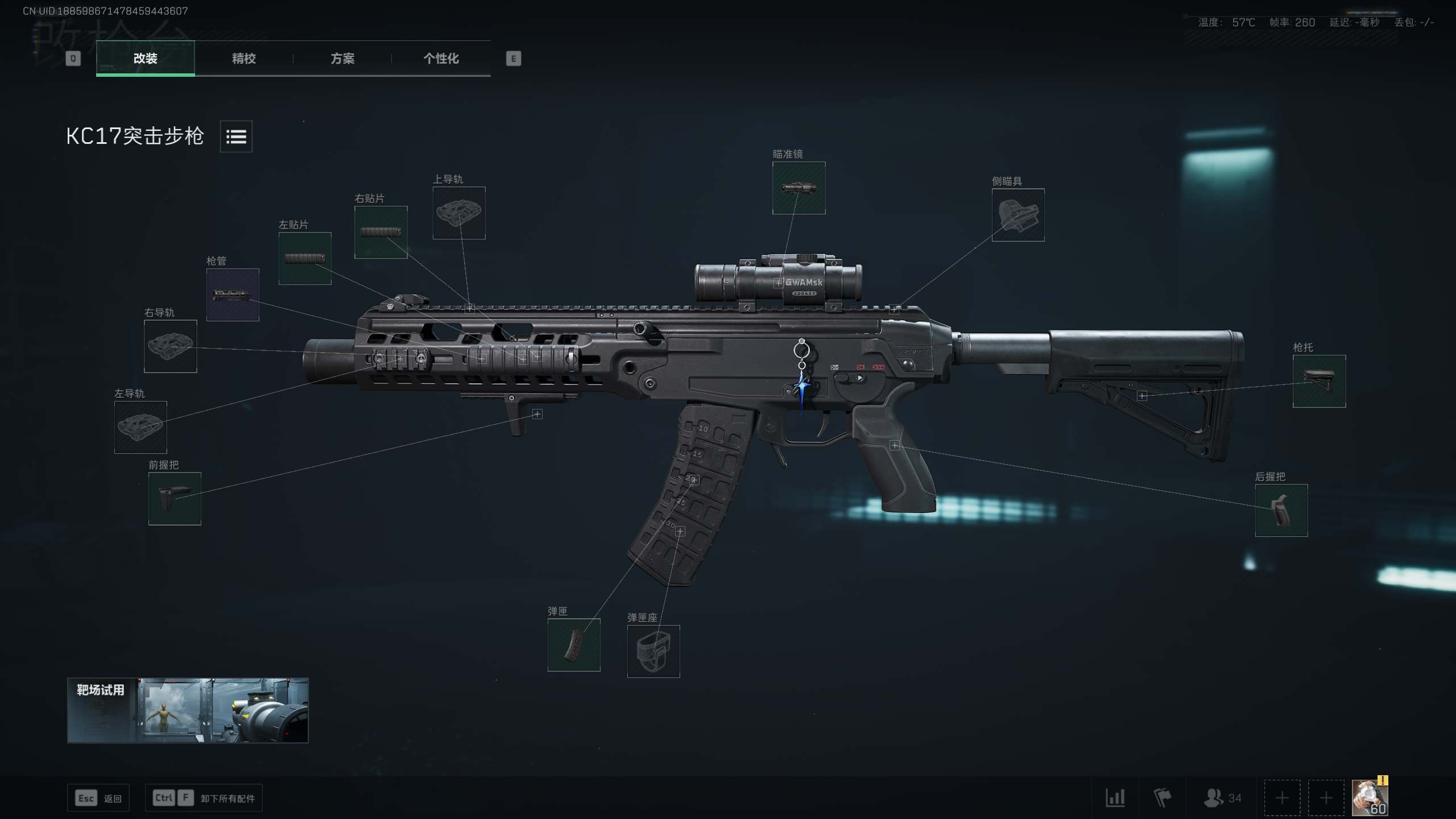The width and height of the screenshot is (1456, 819).
Task: Select the 右贴片 right panel slot
Action: 380,232
